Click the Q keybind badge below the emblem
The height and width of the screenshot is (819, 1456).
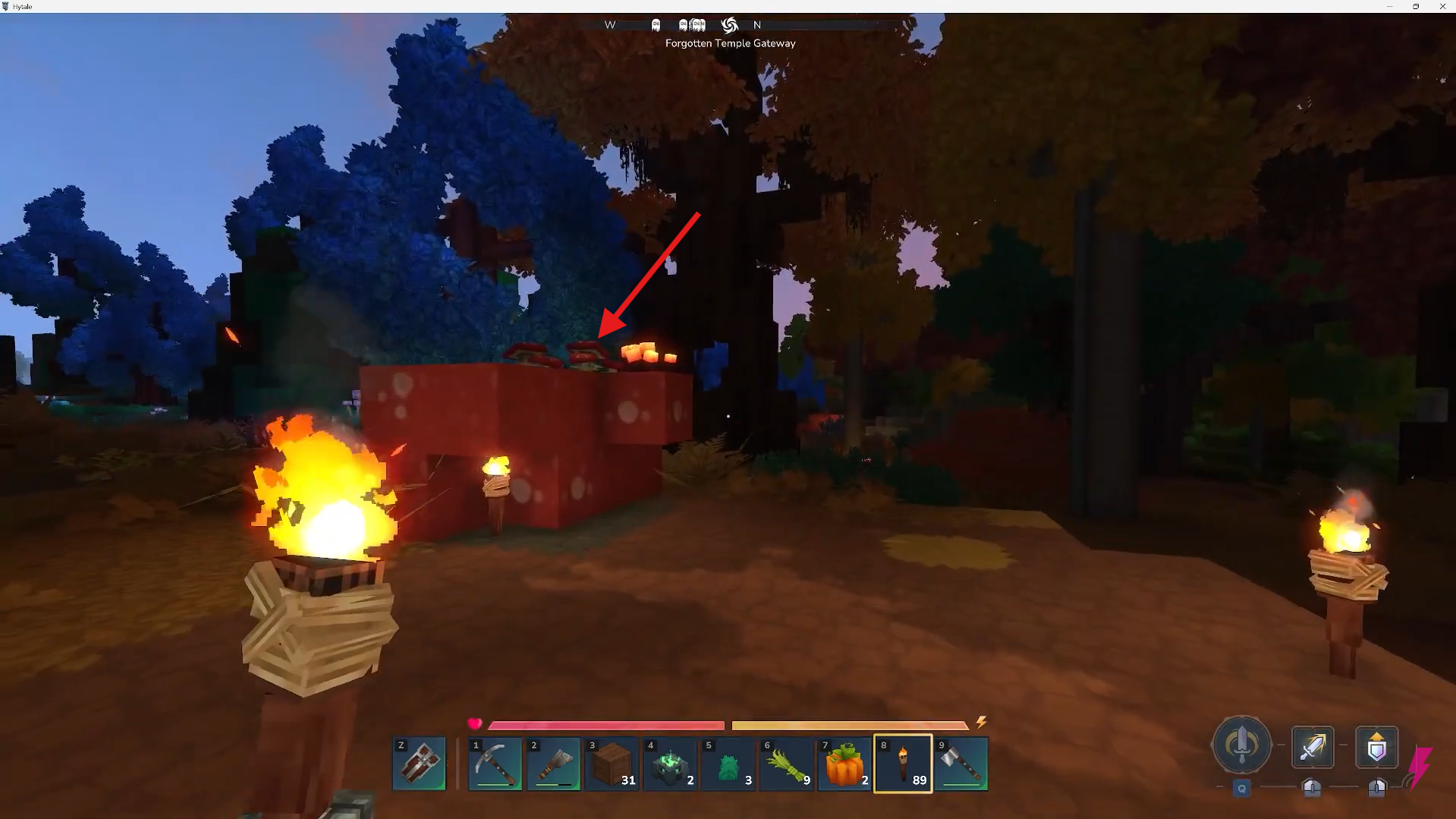point(1242,789)
